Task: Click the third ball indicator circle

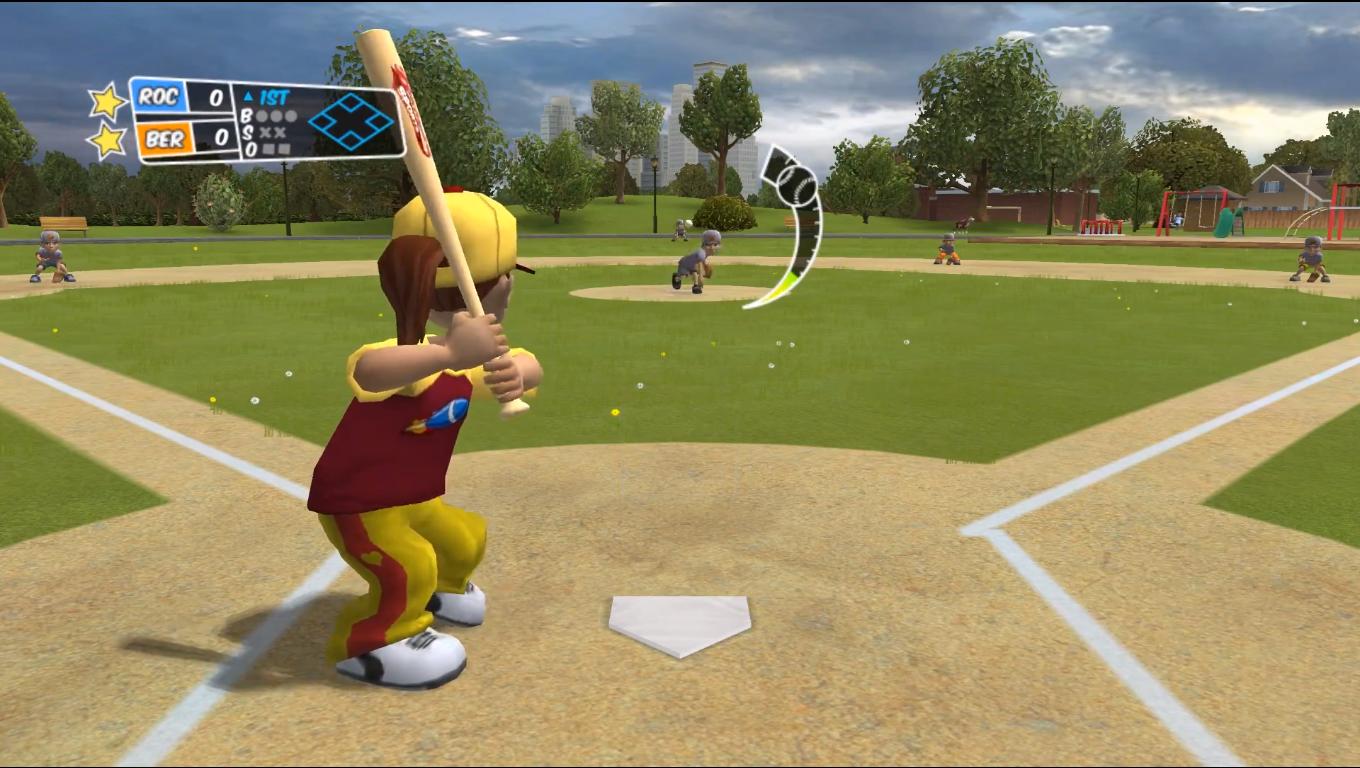Action: (x=290, y=117)
